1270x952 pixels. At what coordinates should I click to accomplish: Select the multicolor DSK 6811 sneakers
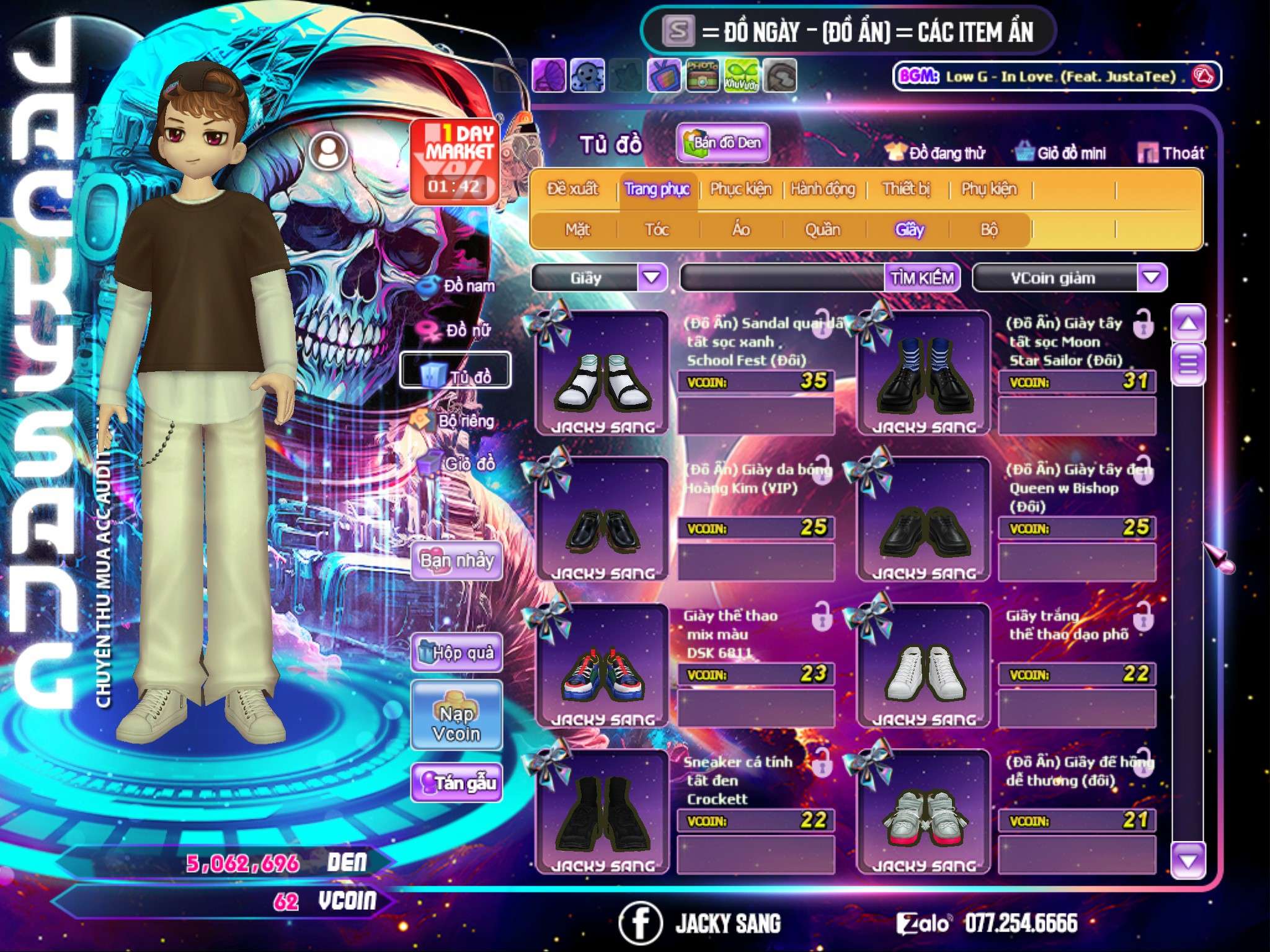602,668
